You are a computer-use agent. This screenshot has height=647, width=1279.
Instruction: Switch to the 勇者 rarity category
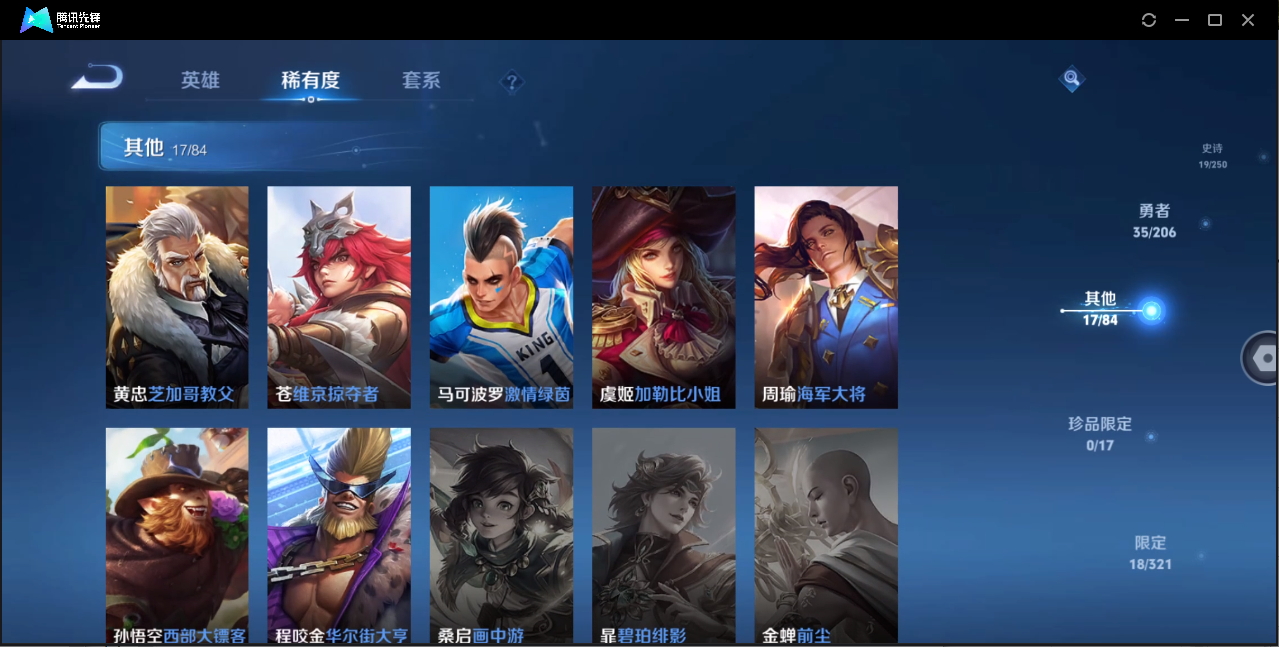coord(1154,221)
